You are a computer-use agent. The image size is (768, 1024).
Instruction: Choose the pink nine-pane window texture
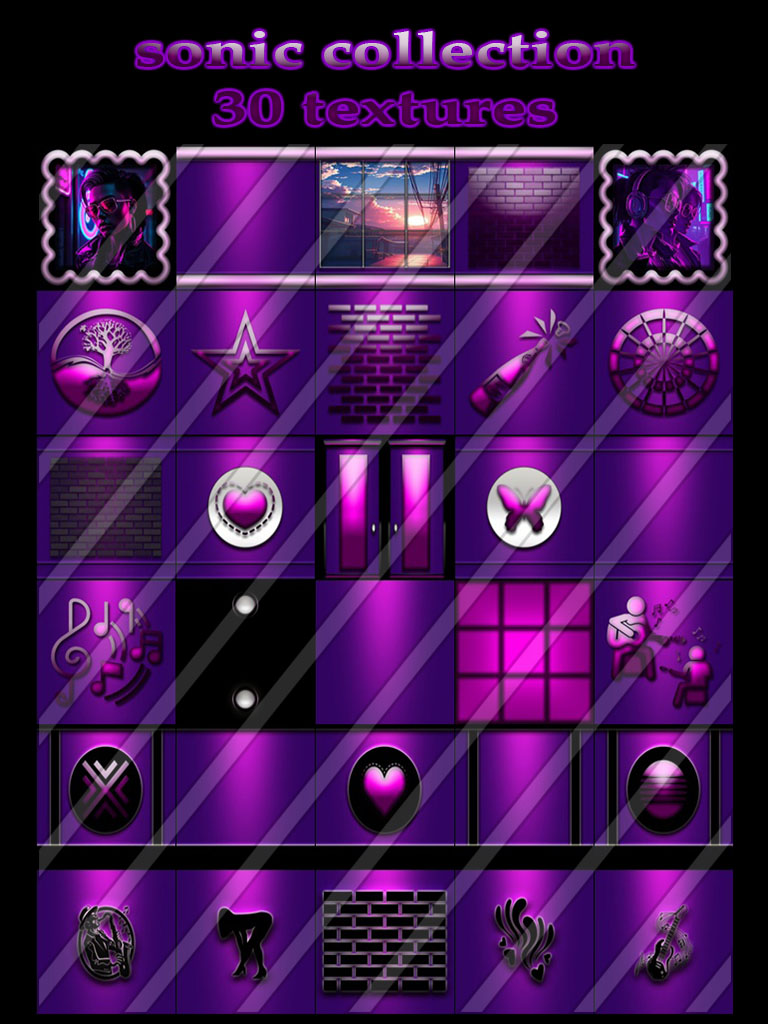524,651
